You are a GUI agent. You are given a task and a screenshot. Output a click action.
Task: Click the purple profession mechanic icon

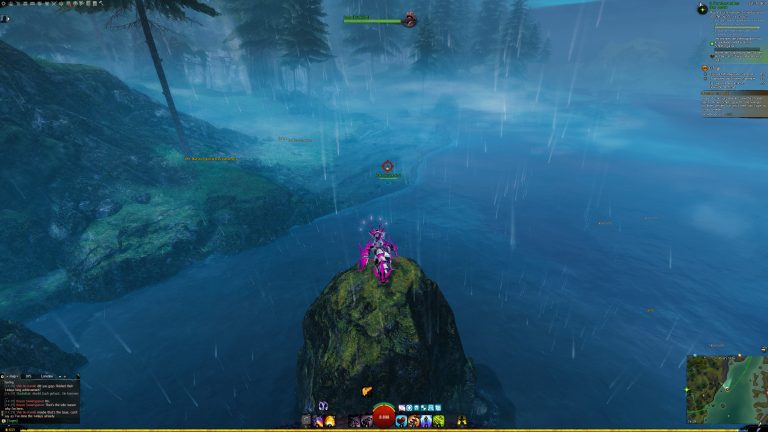point(324,406)
